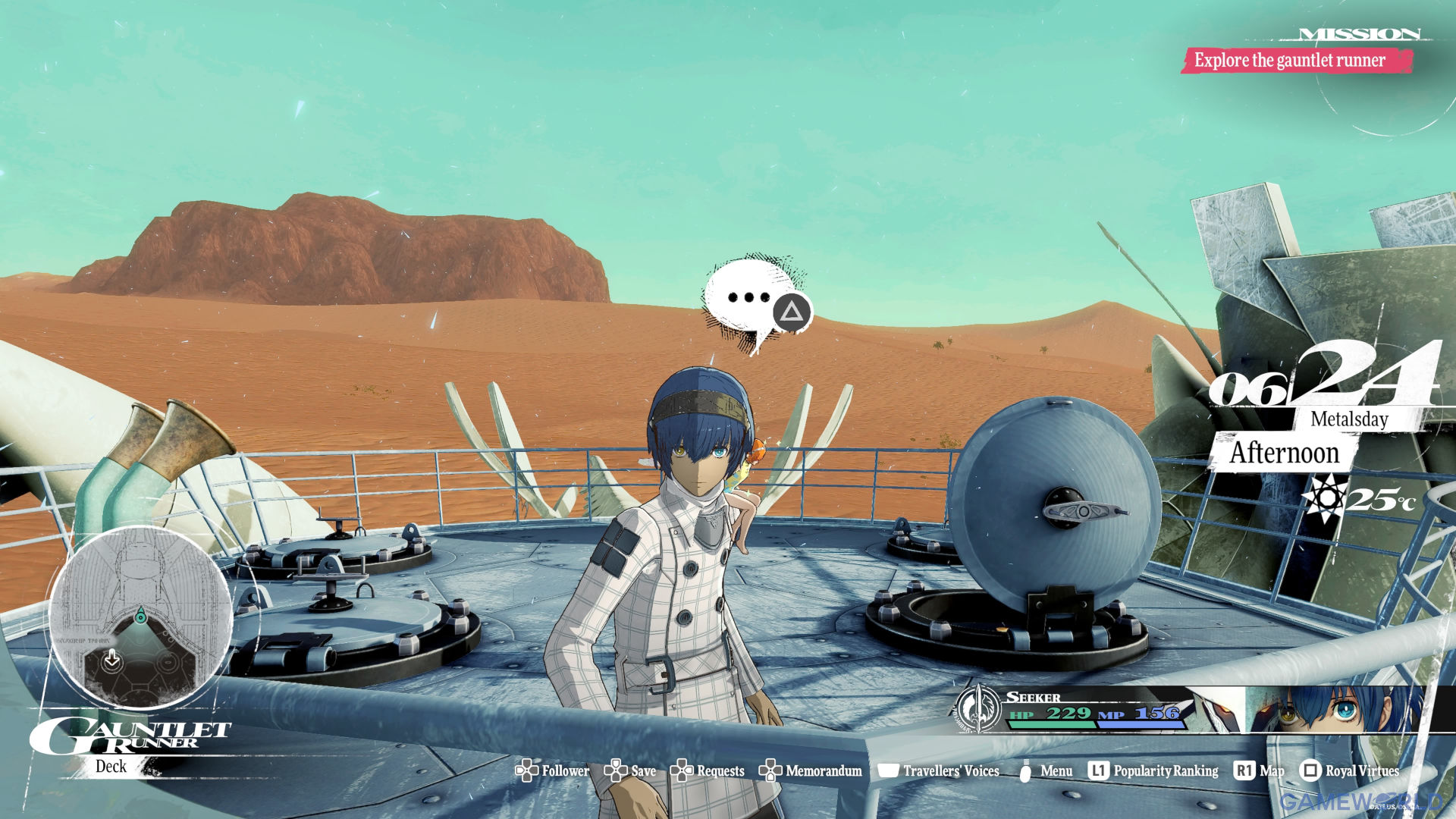This screenshot has width=1456, height=819.
Task: Click the stairs-down marker on minimap
Action: (x=112, y=658)
